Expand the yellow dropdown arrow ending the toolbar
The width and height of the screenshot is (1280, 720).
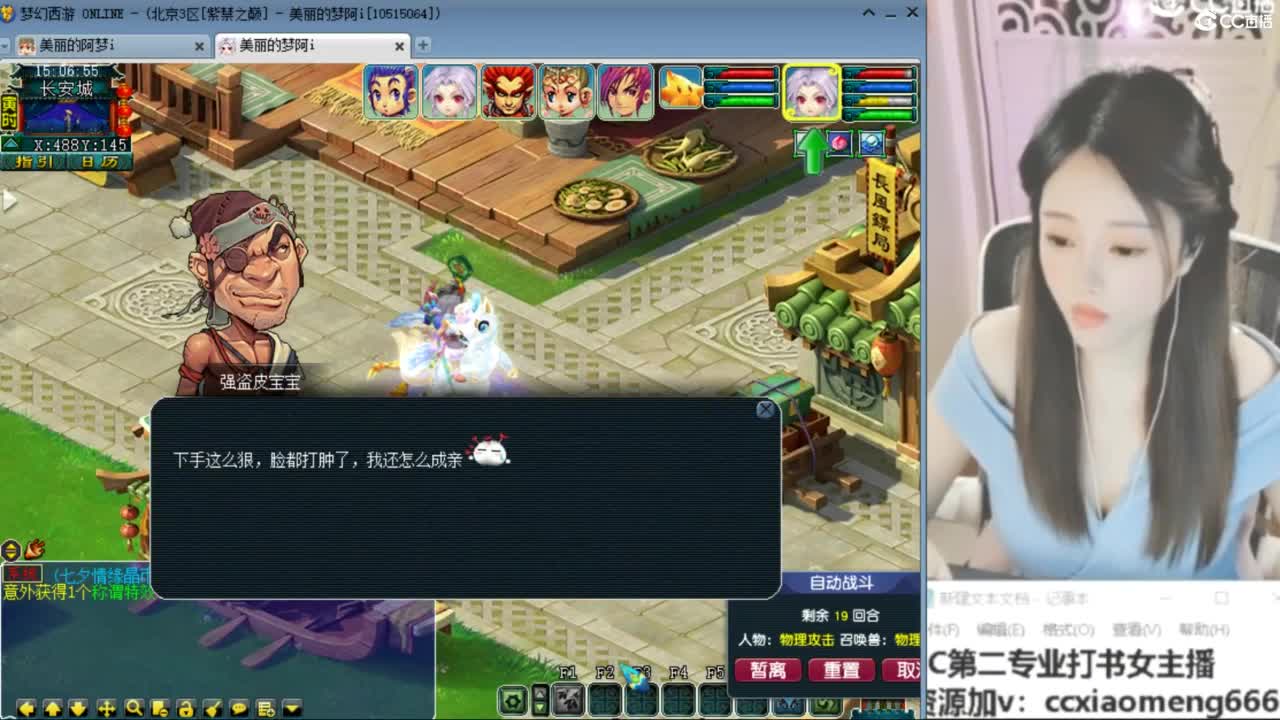tap(292, 708)
